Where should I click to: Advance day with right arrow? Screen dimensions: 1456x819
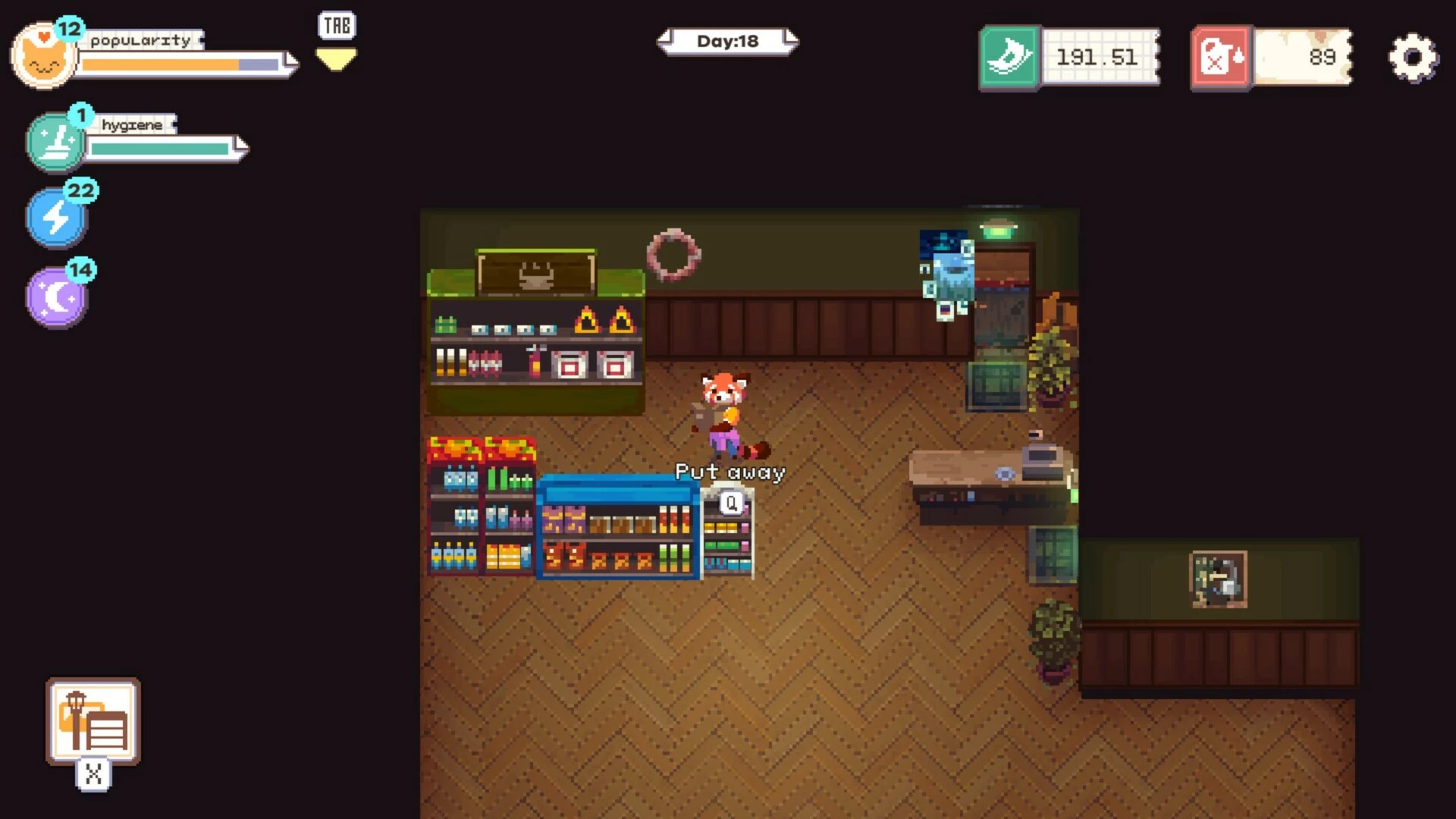click(x=791, y=39)
